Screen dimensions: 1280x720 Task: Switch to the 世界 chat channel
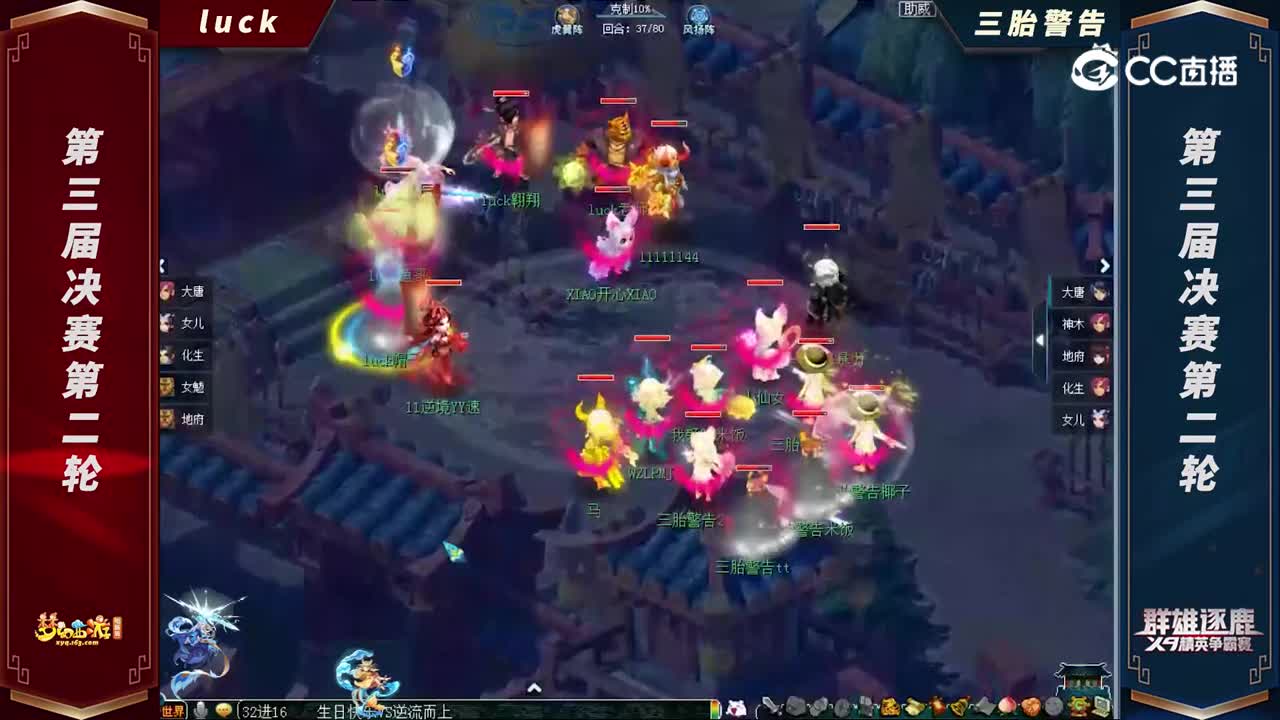point(174,712)
